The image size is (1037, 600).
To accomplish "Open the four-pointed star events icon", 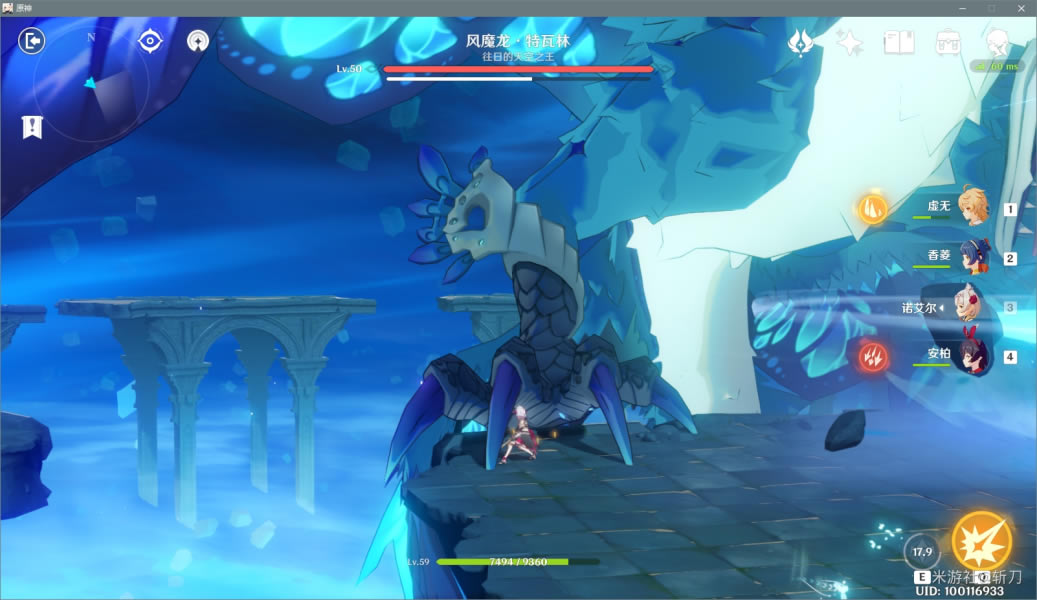I will 849,41.
